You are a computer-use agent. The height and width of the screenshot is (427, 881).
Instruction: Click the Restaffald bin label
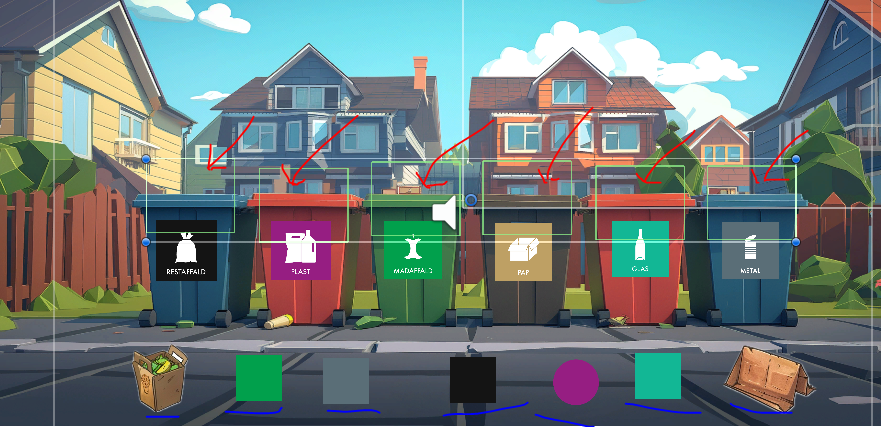tap(186, 251)
